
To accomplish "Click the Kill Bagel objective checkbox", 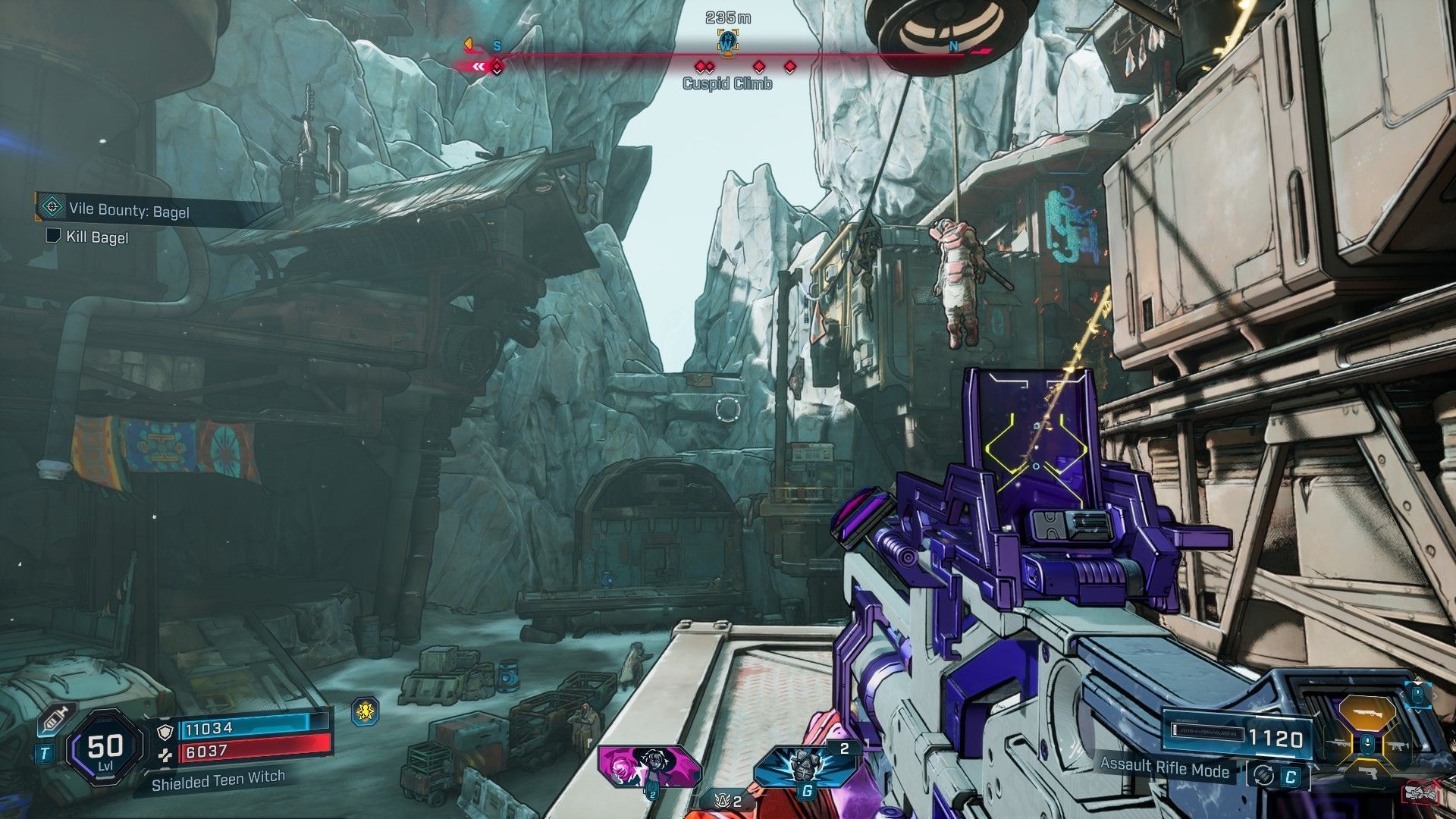I will pos(53,236).
